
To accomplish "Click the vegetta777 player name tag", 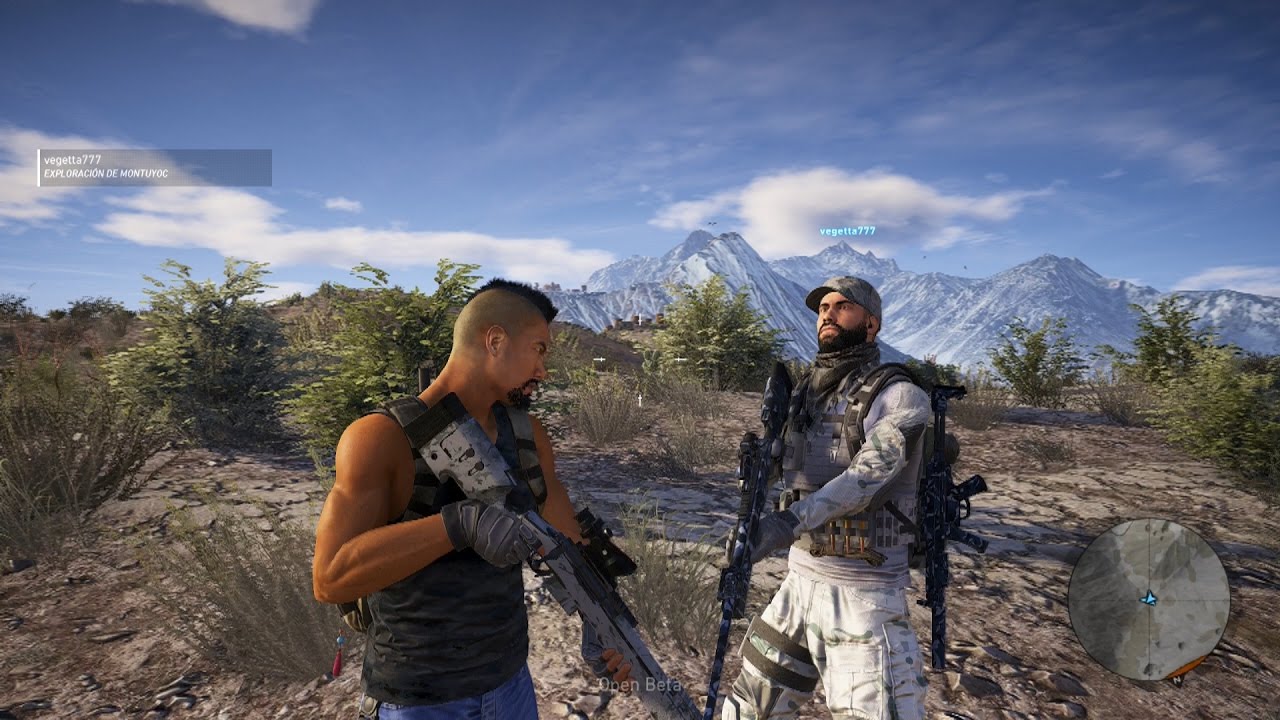I will tap(847, 231).
